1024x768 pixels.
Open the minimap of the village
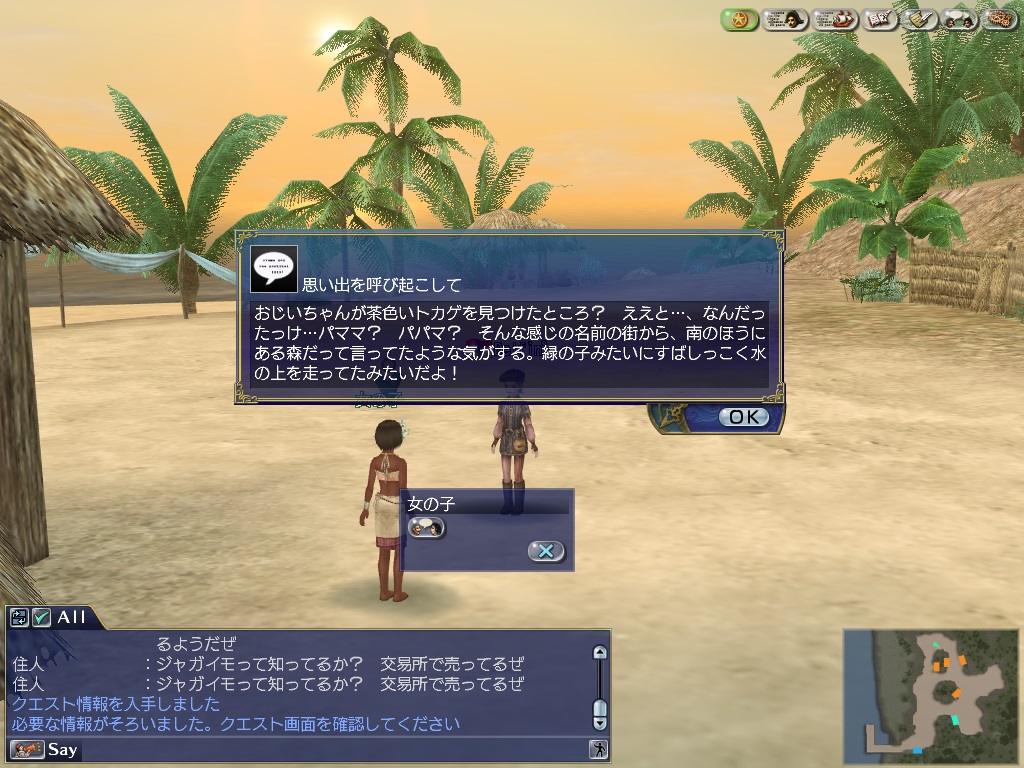click(932, 692)
